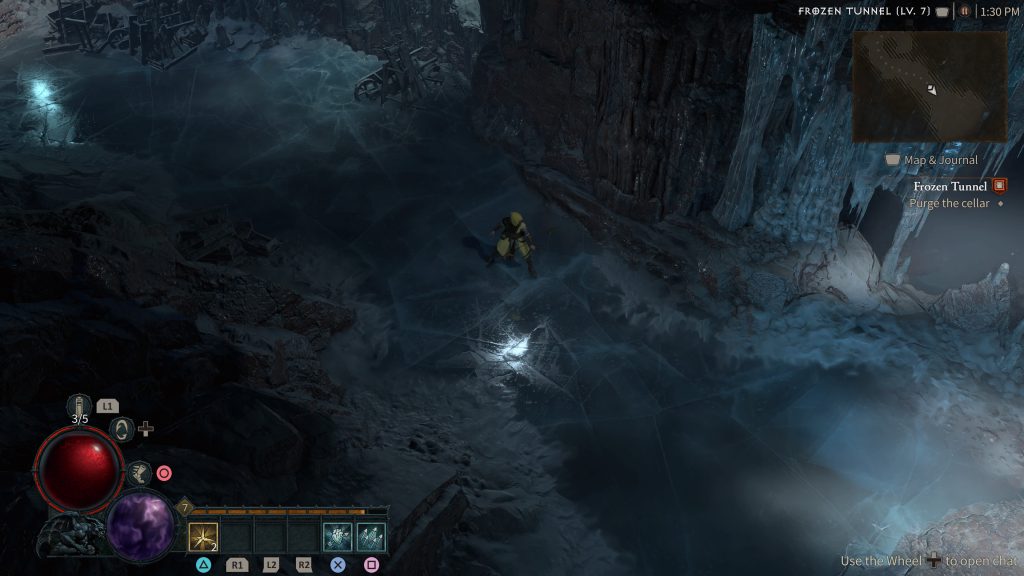This screenshot has height=576, width=1024.
Task: Use the rising ice spikes skill
Action: (371, 537)
